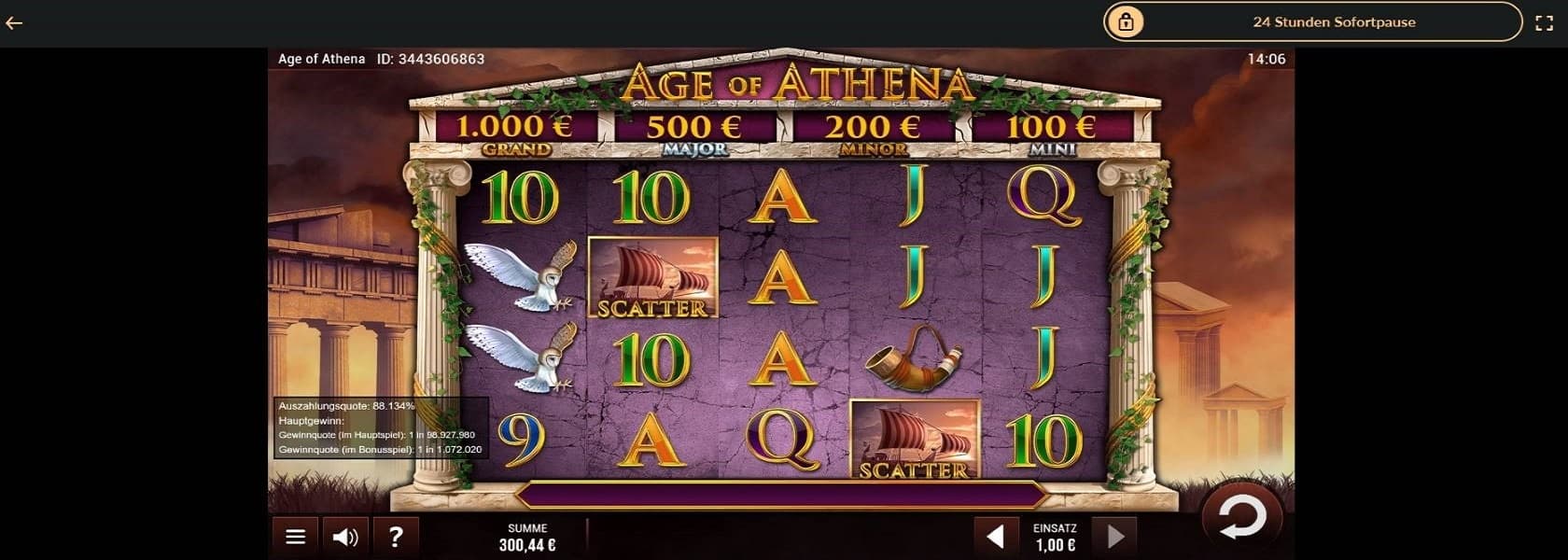Increase the Einsatz bet with the right arrow
This screenshot has width=1568, height=560.
pos(1114,536)
